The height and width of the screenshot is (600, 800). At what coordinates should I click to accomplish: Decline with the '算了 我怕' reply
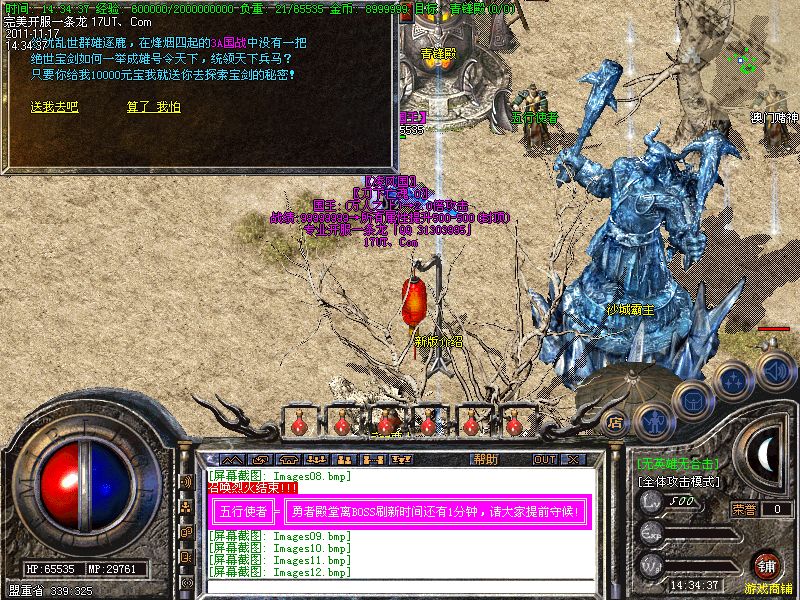coord(153,107)
